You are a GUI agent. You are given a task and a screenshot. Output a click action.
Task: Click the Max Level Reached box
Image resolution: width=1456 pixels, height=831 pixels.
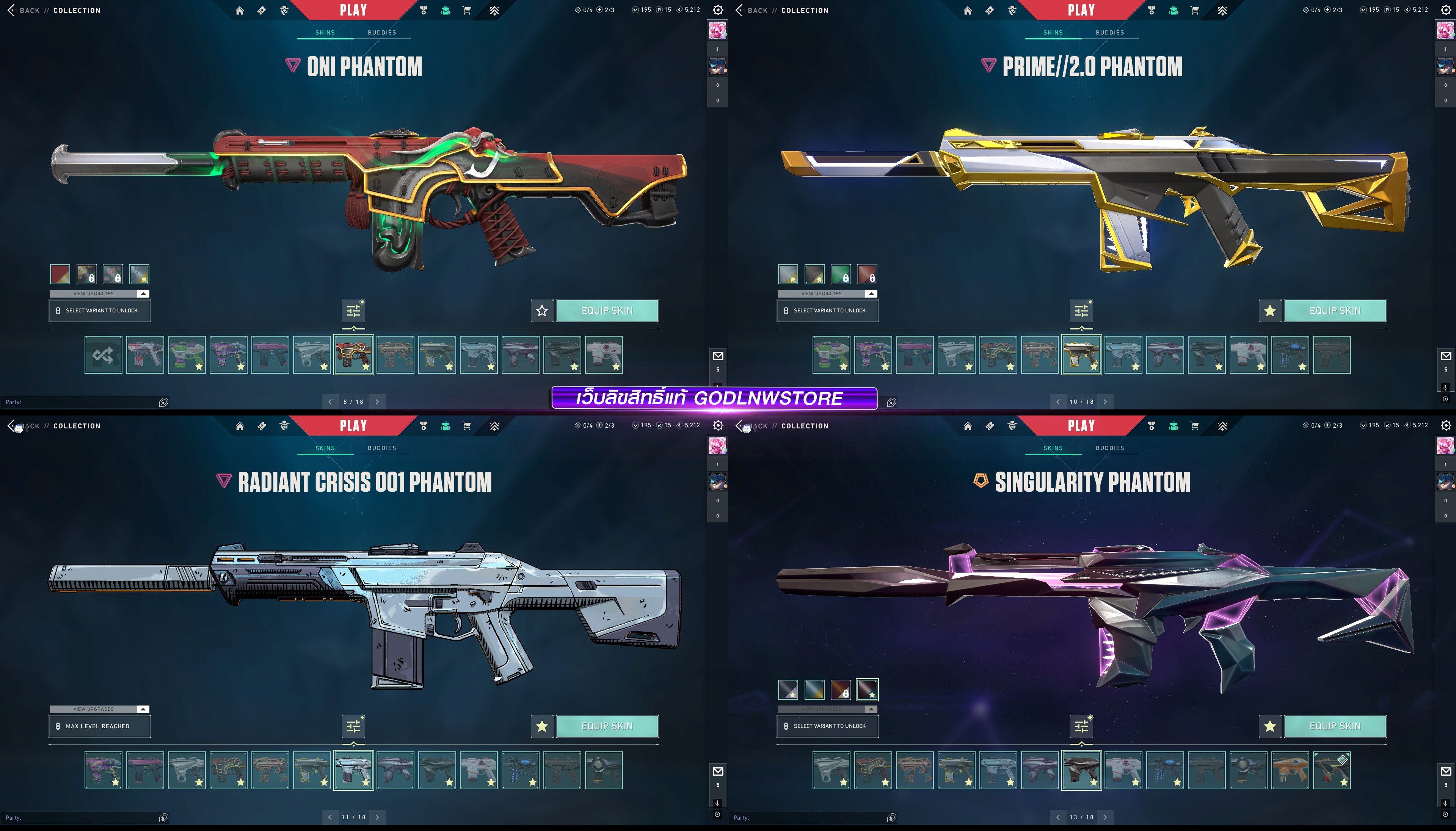click(100, 726)
